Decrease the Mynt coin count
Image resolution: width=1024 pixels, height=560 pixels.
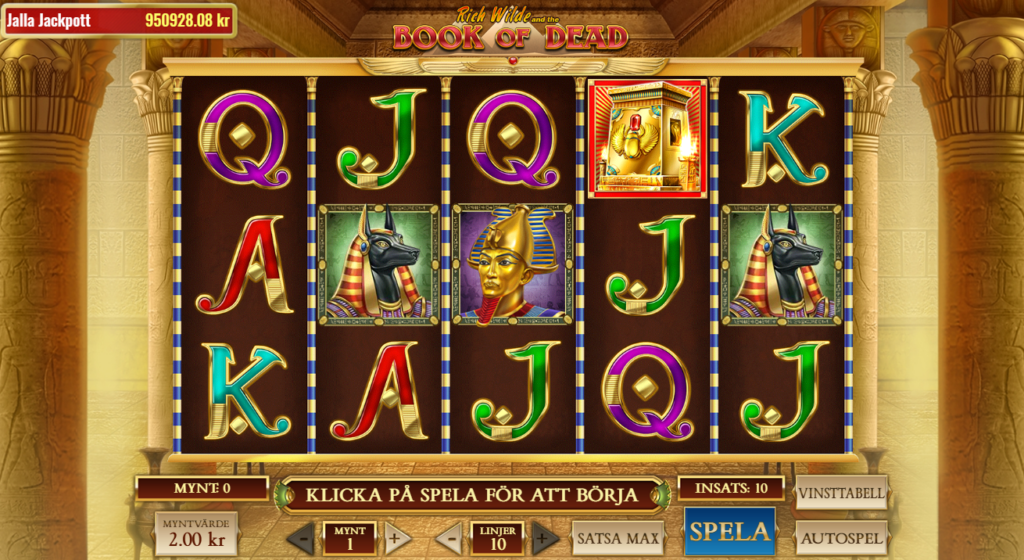click(x=301, y=538)
